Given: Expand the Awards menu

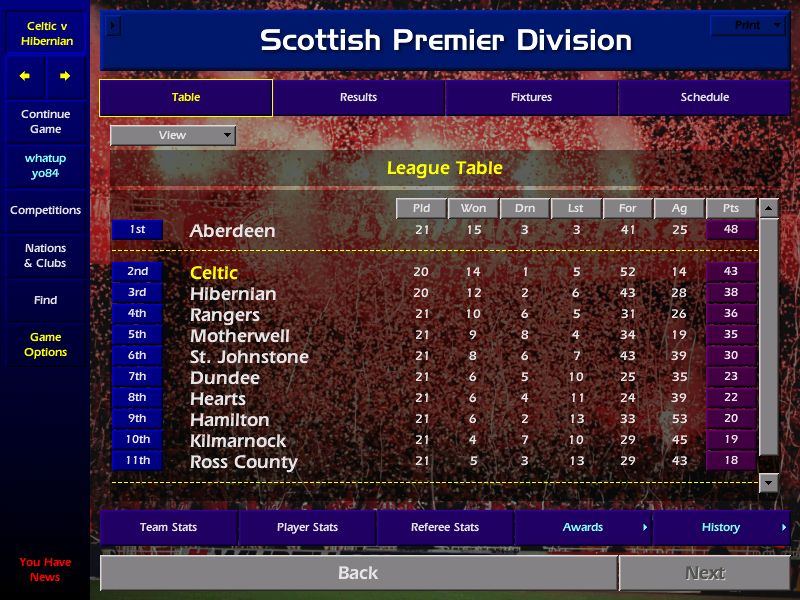Looking at the screenshot, I should (x=583, y=527).
